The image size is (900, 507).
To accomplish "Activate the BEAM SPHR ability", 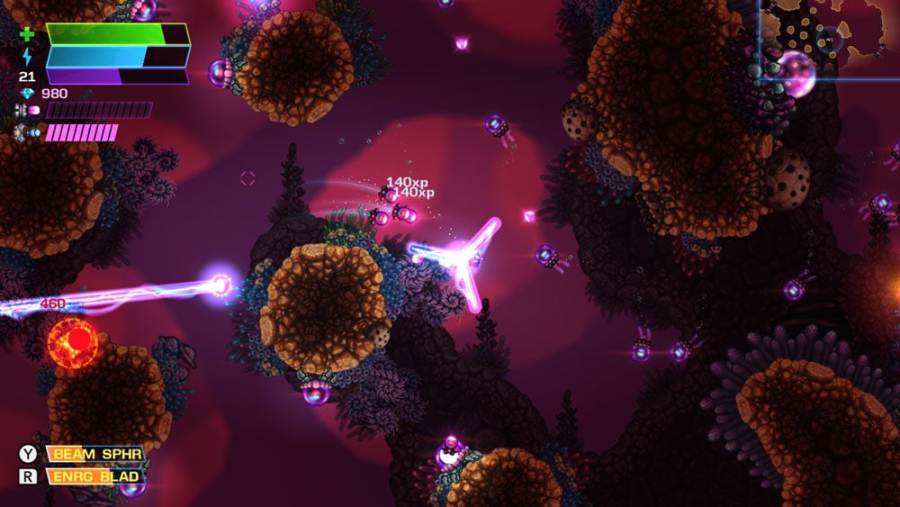I will (x=97, y=454).
